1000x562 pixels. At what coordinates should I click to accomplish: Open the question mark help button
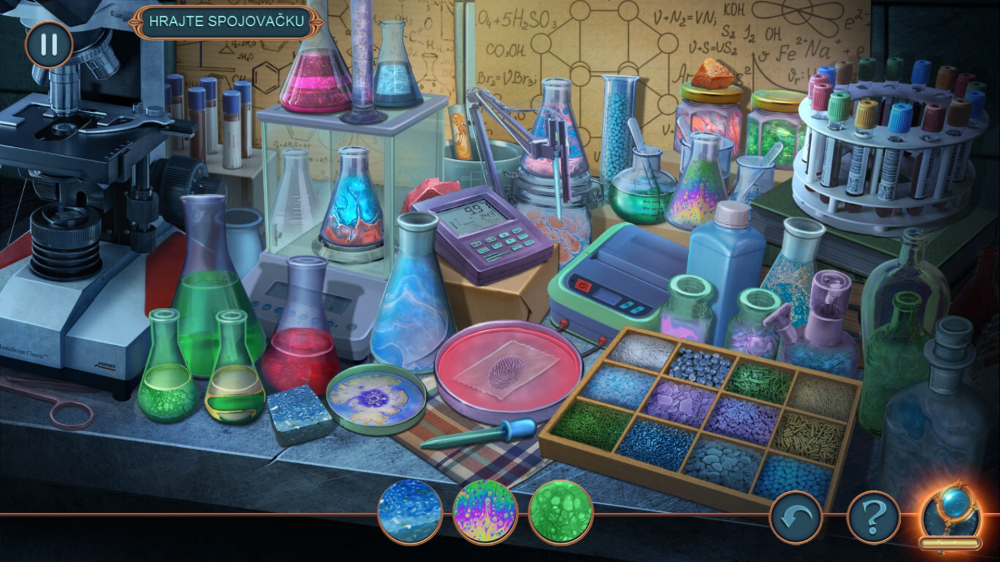[x=873, y=518]
